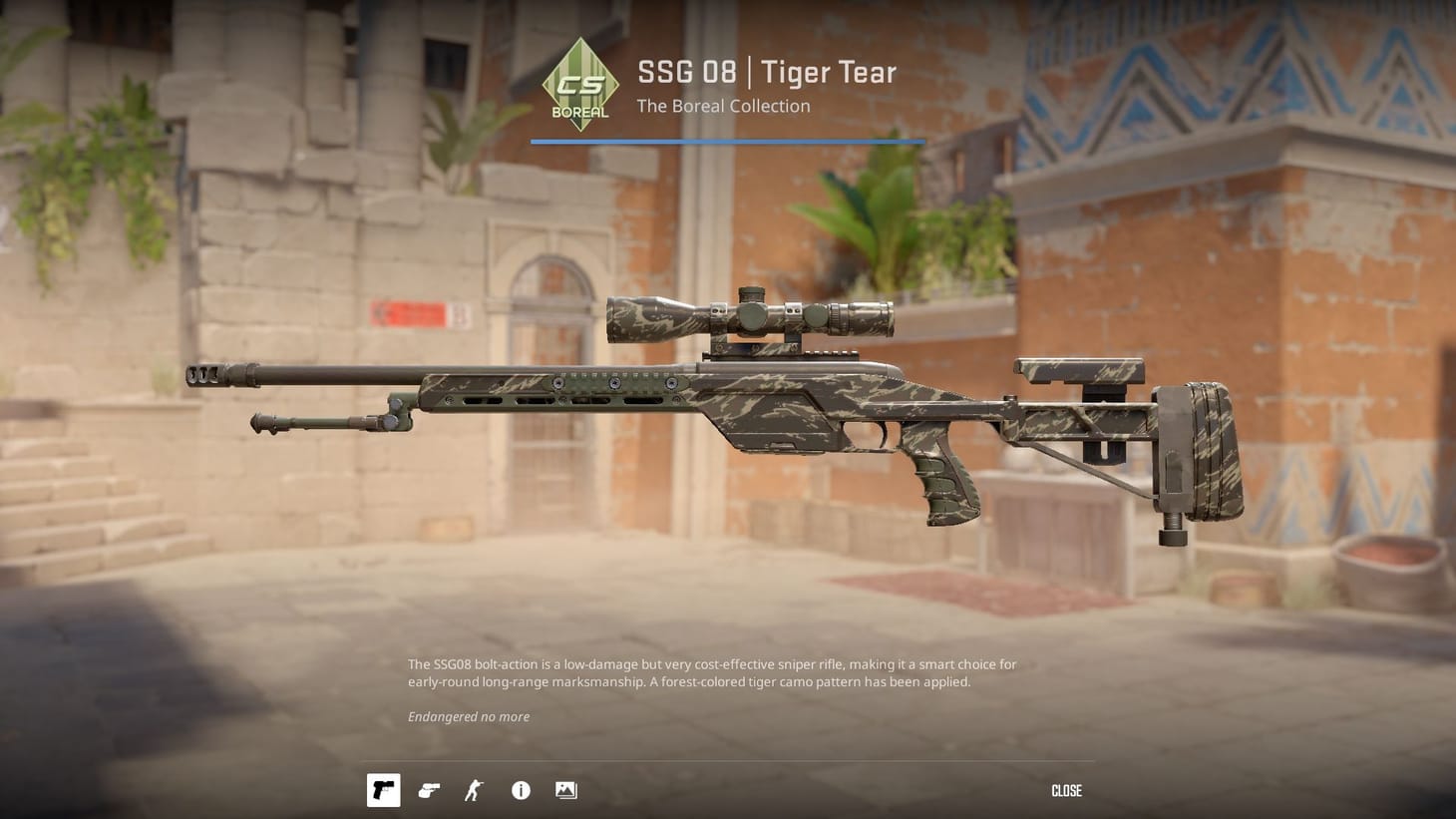The width and height of the screenshot is (1456, 819).
Task: Click the weapon description paragraph
Action: 711,672
